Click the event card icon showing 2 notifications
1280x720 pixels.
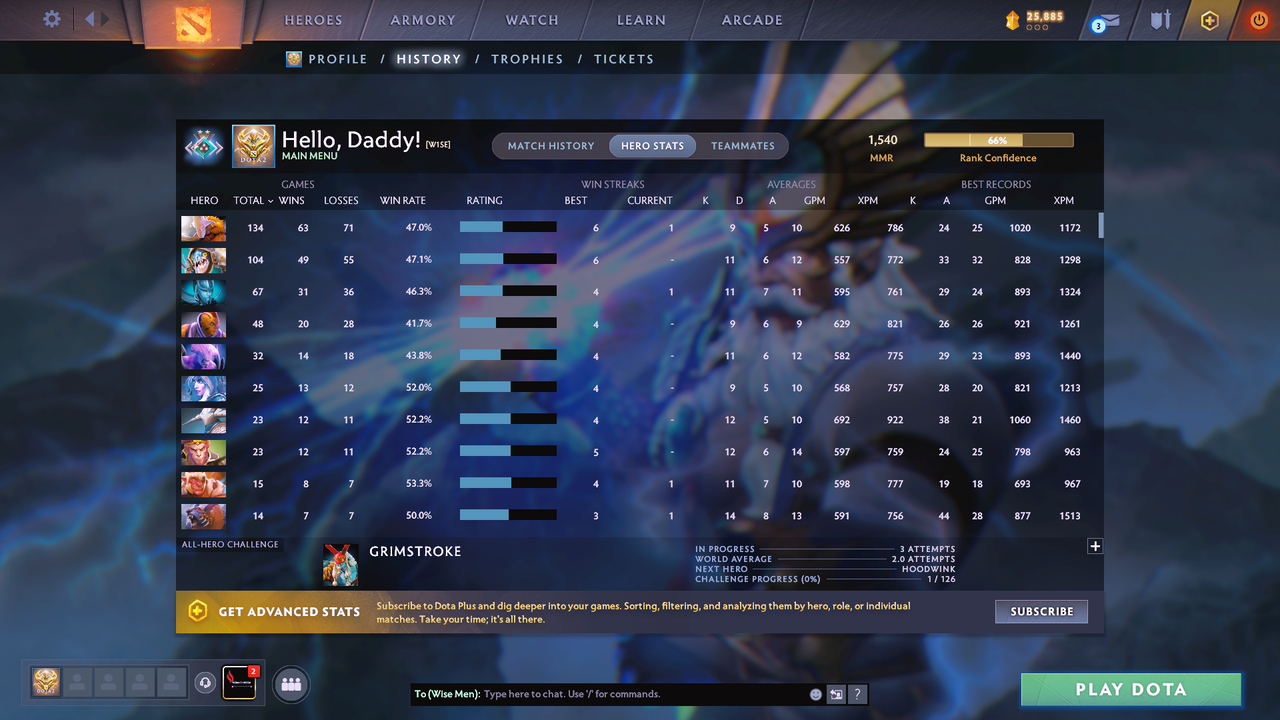(237, 684)
